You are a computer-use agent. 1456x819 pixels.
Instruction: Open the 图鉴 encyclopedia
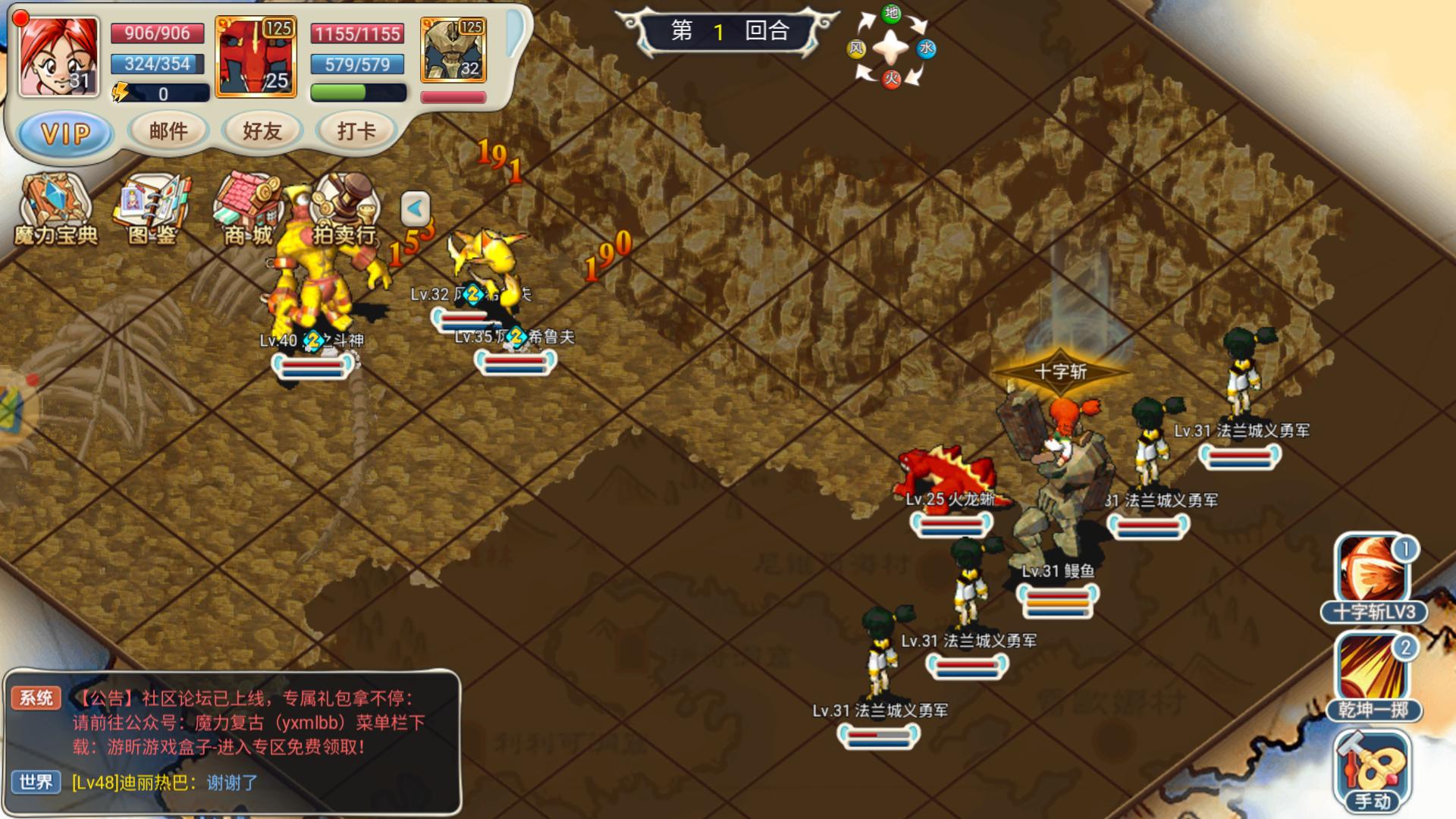coord(152,210)
